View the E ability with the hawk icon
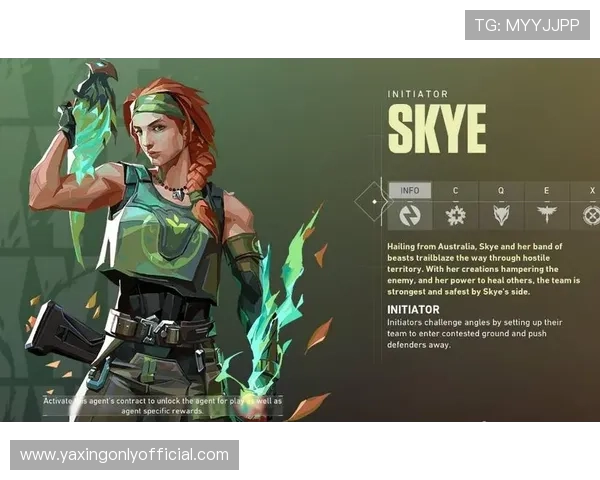This screenshot has width=600, height=480. (x=547, y=214)
